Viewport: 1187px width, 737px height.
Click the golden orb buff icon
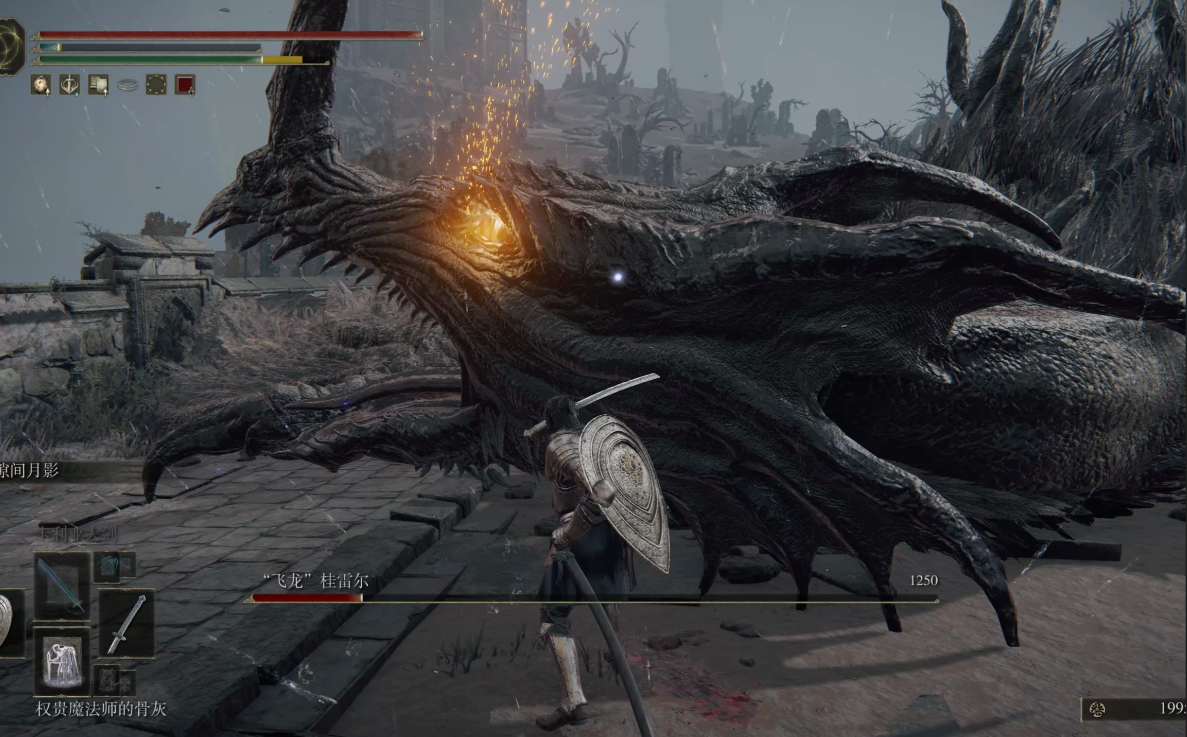[40, 85]
